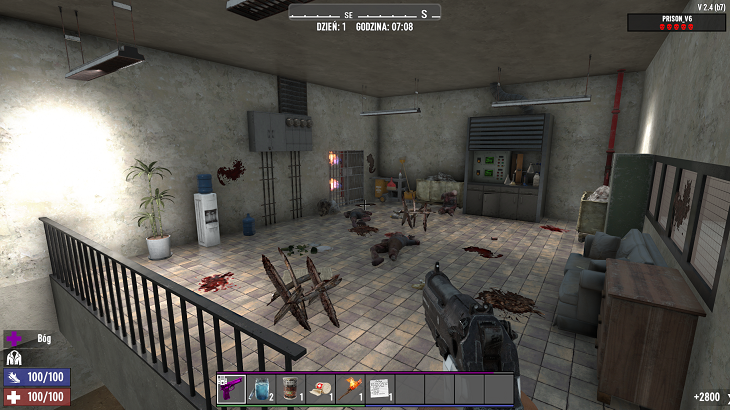Screen dimensions: 730x410
Task: Select the paper note slot
Action: click(x=380, y=388)
